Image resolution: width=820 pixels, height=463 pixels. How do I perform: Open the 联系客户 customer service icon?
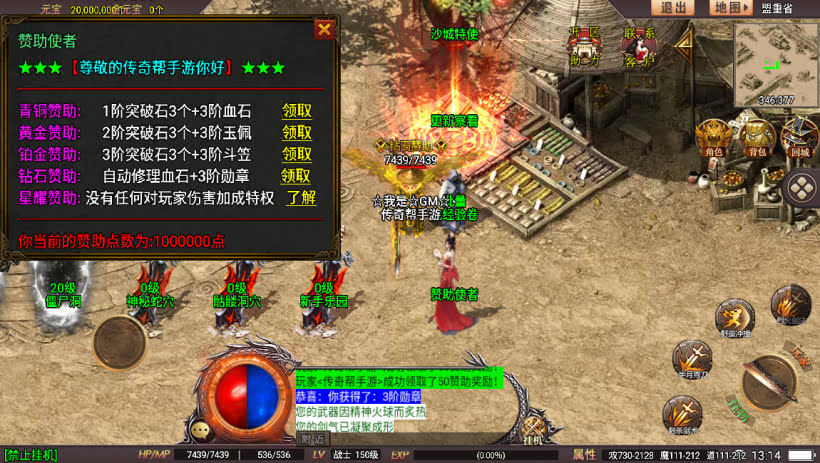[639, 45]
